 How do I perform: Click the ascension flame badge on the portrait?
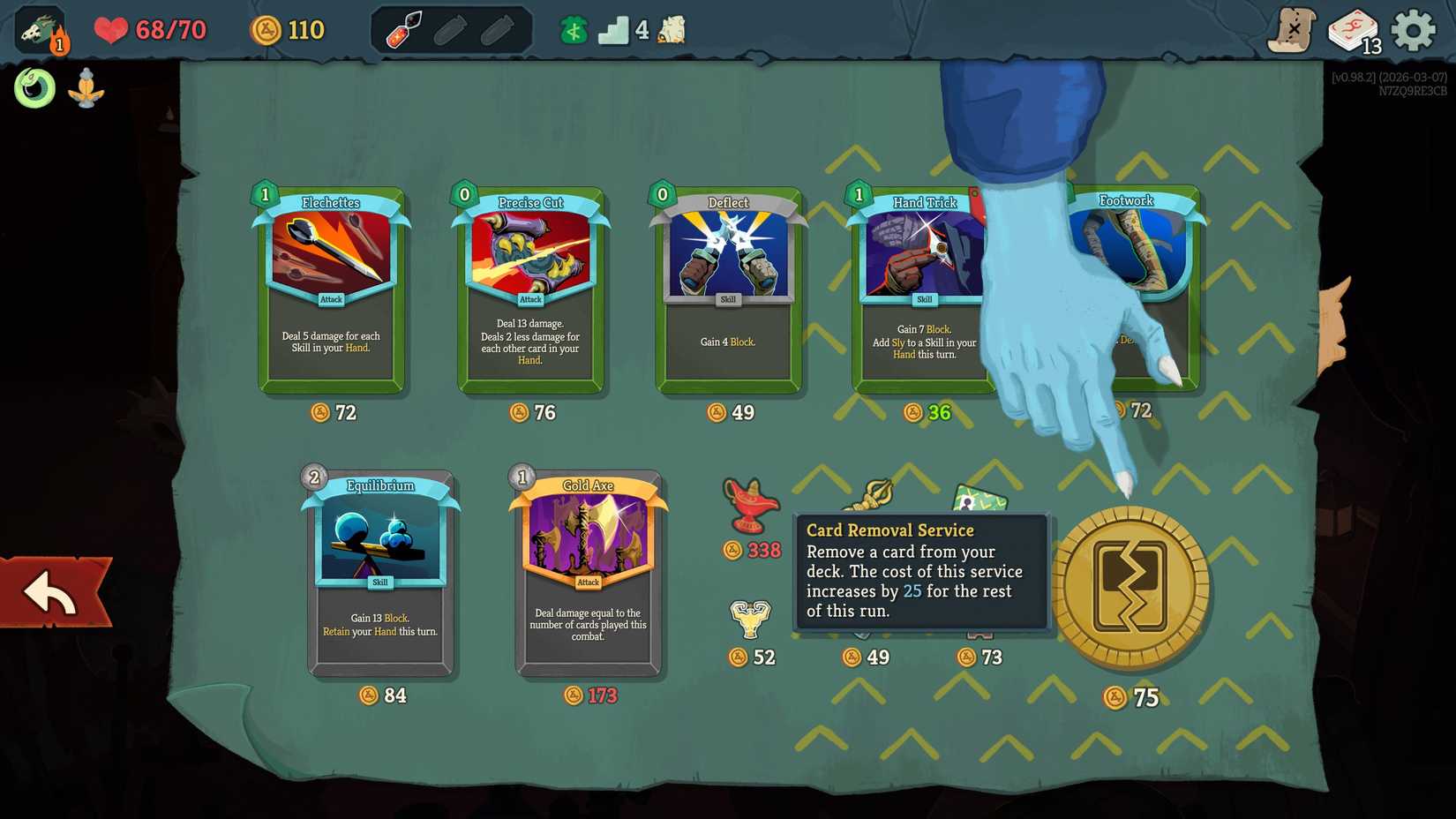coord(57,42)
